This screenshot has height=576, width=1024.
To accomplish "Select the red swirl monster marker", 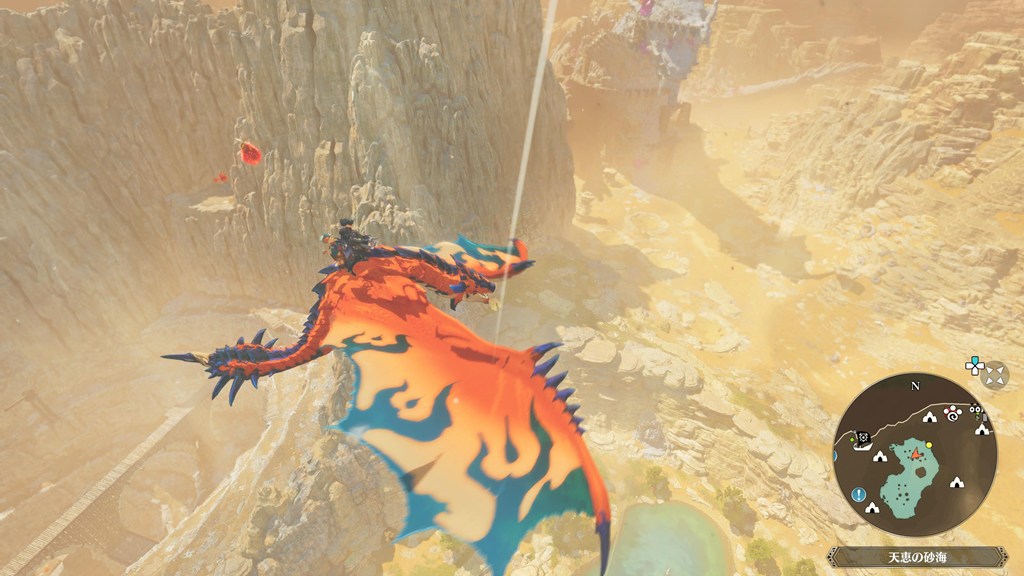I will [x=951, y=413].
